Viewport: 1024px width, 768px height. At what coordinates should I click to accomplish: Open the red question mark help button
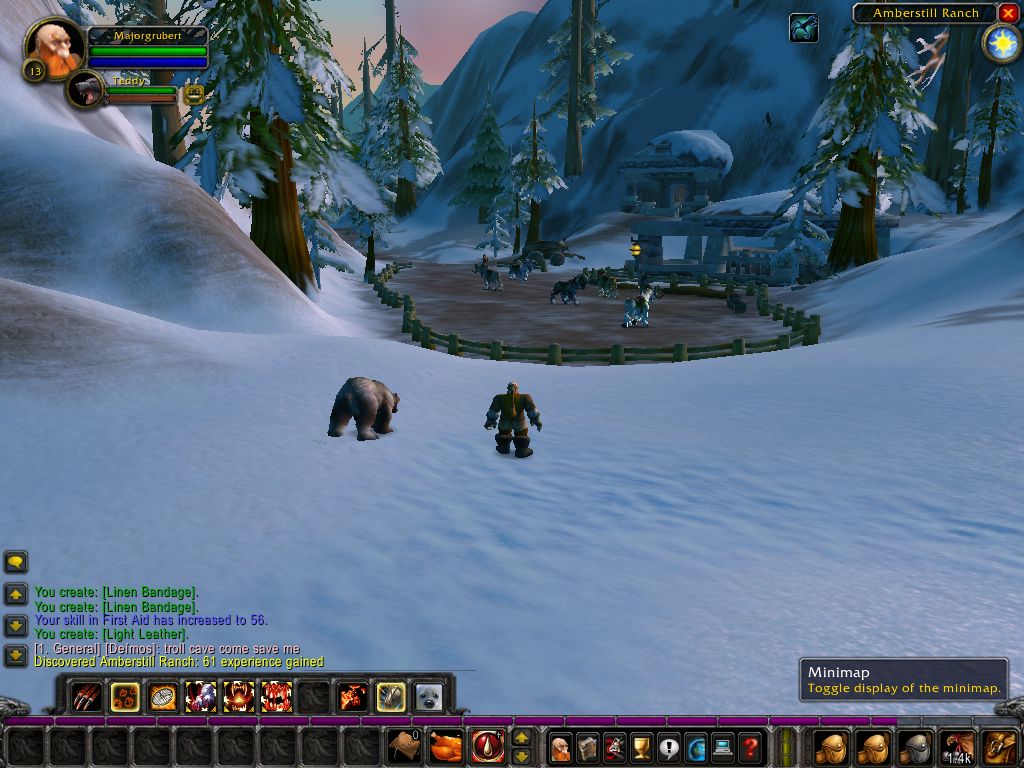point(750,747)
